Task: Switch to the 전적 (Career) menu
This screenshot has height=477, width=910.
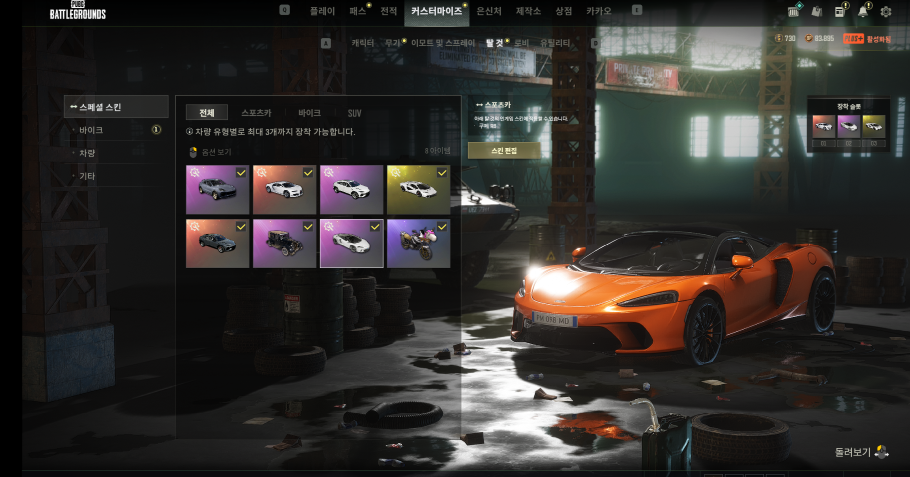Action: tap(389, 11)
